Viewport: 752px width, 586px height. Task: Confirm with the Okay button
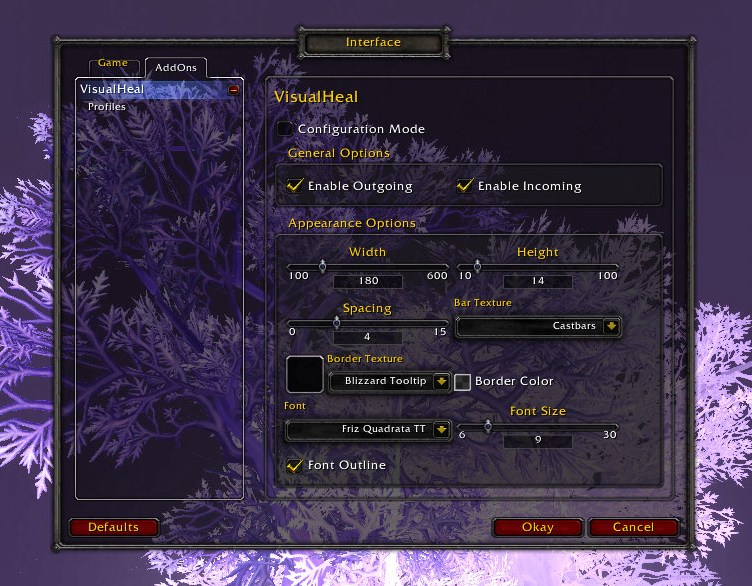click(537, 527)
